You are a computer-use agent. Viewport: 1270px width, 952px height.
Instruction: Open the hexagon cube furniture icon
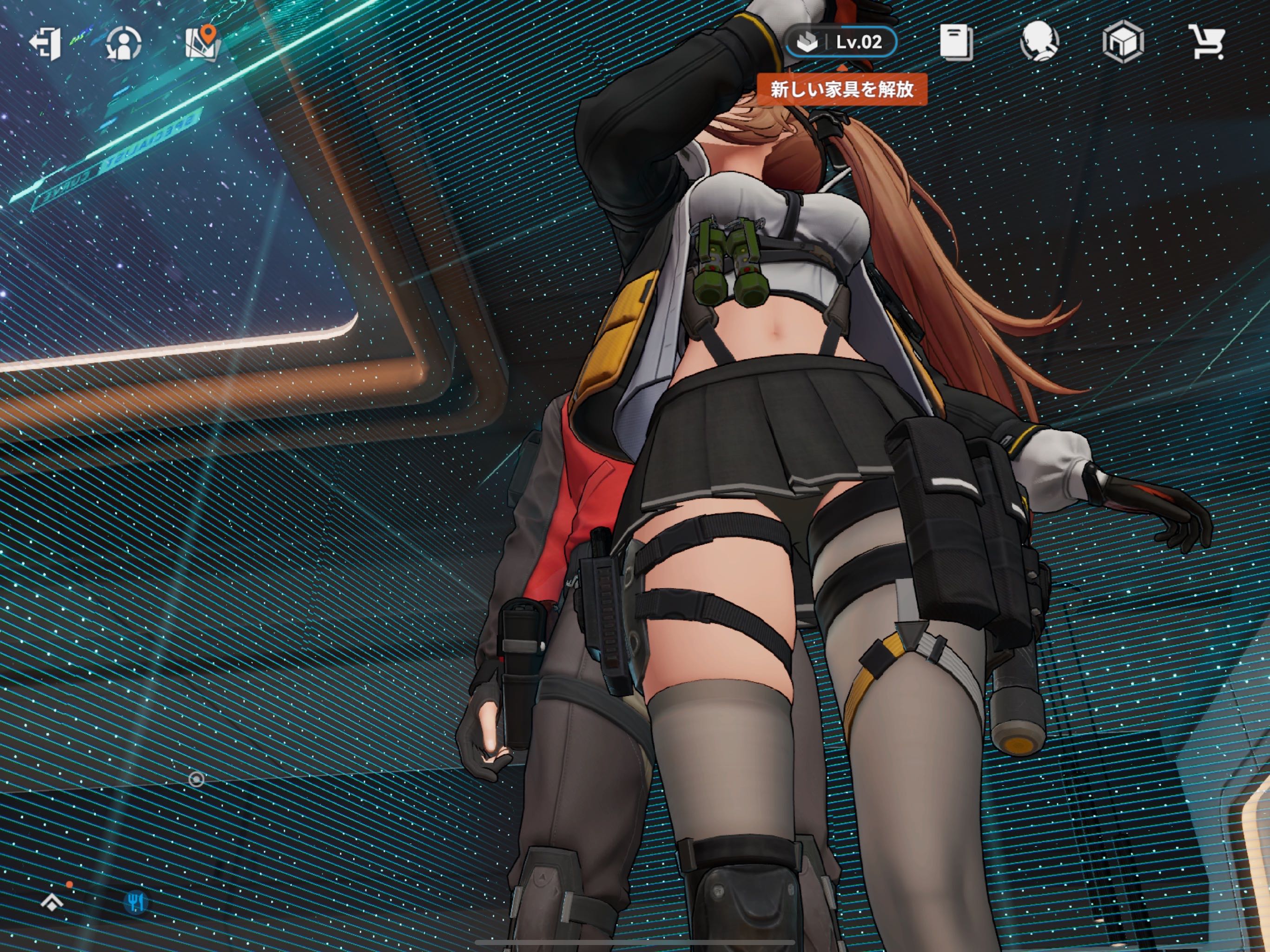(x=1123, y=42)
